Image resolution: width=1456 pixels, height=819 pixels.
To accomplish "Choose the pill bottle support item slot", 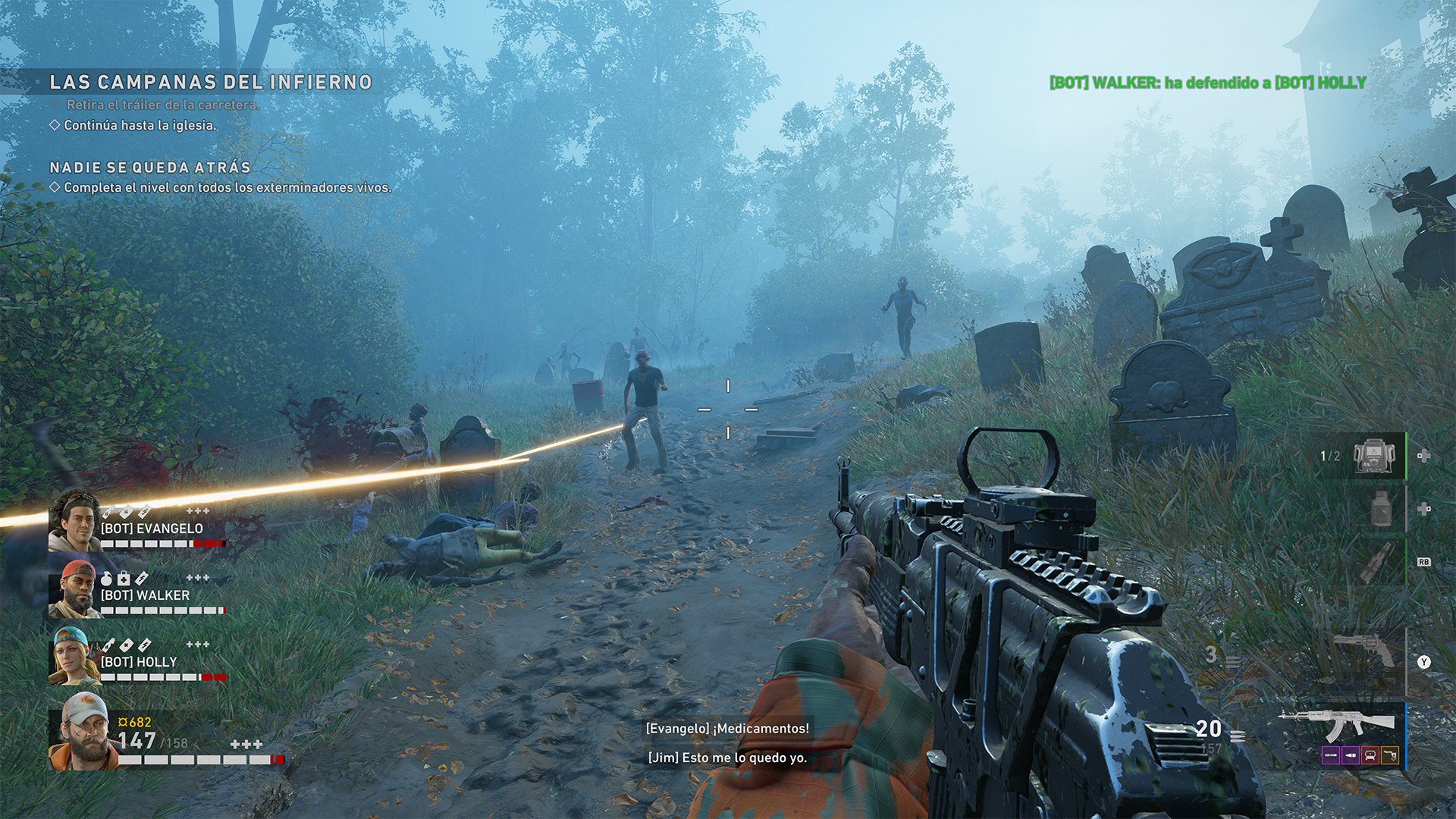I will [x=1382, y=509].
